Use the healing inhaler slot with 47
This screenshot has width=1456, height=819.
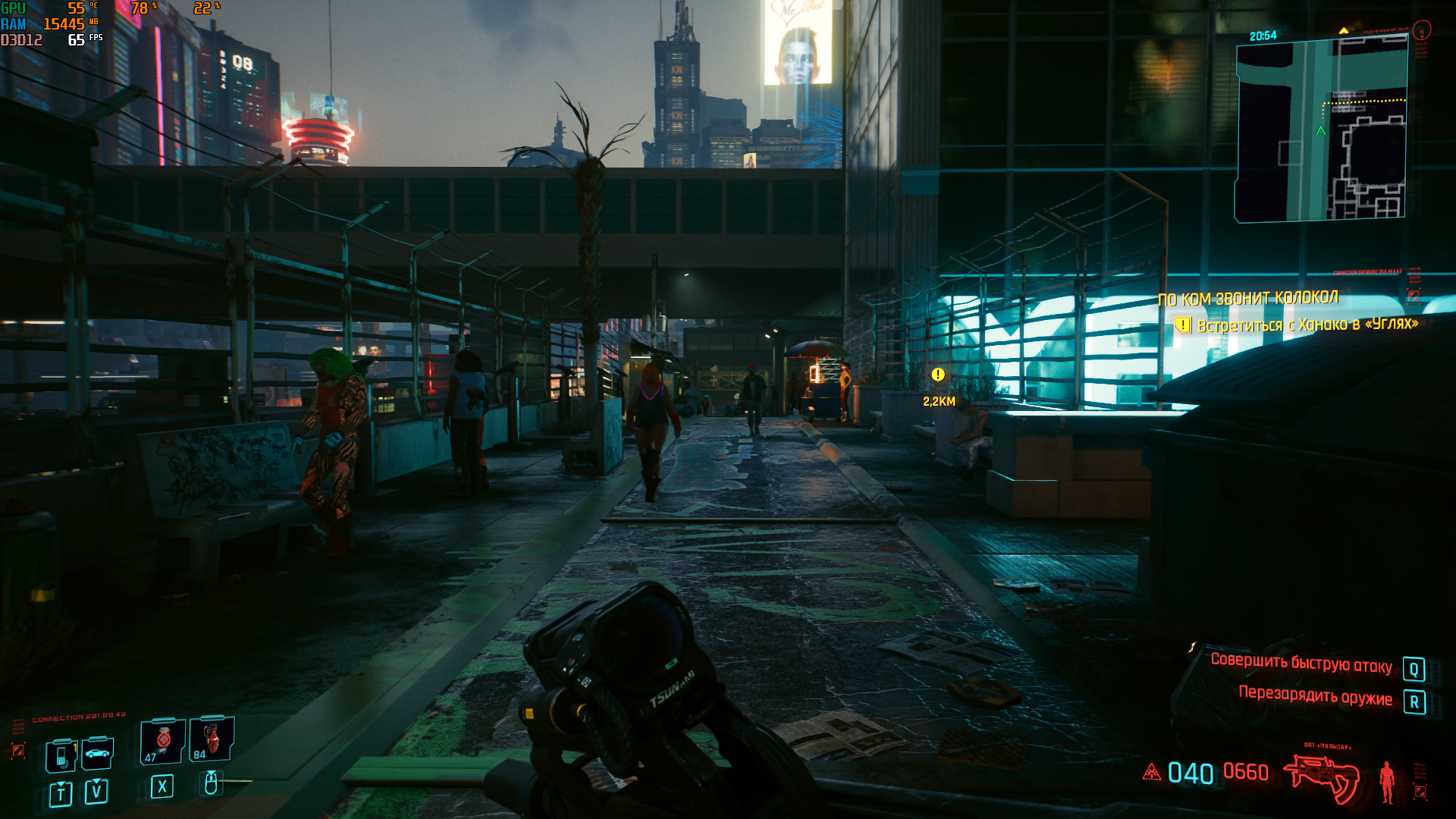(162, 740)
